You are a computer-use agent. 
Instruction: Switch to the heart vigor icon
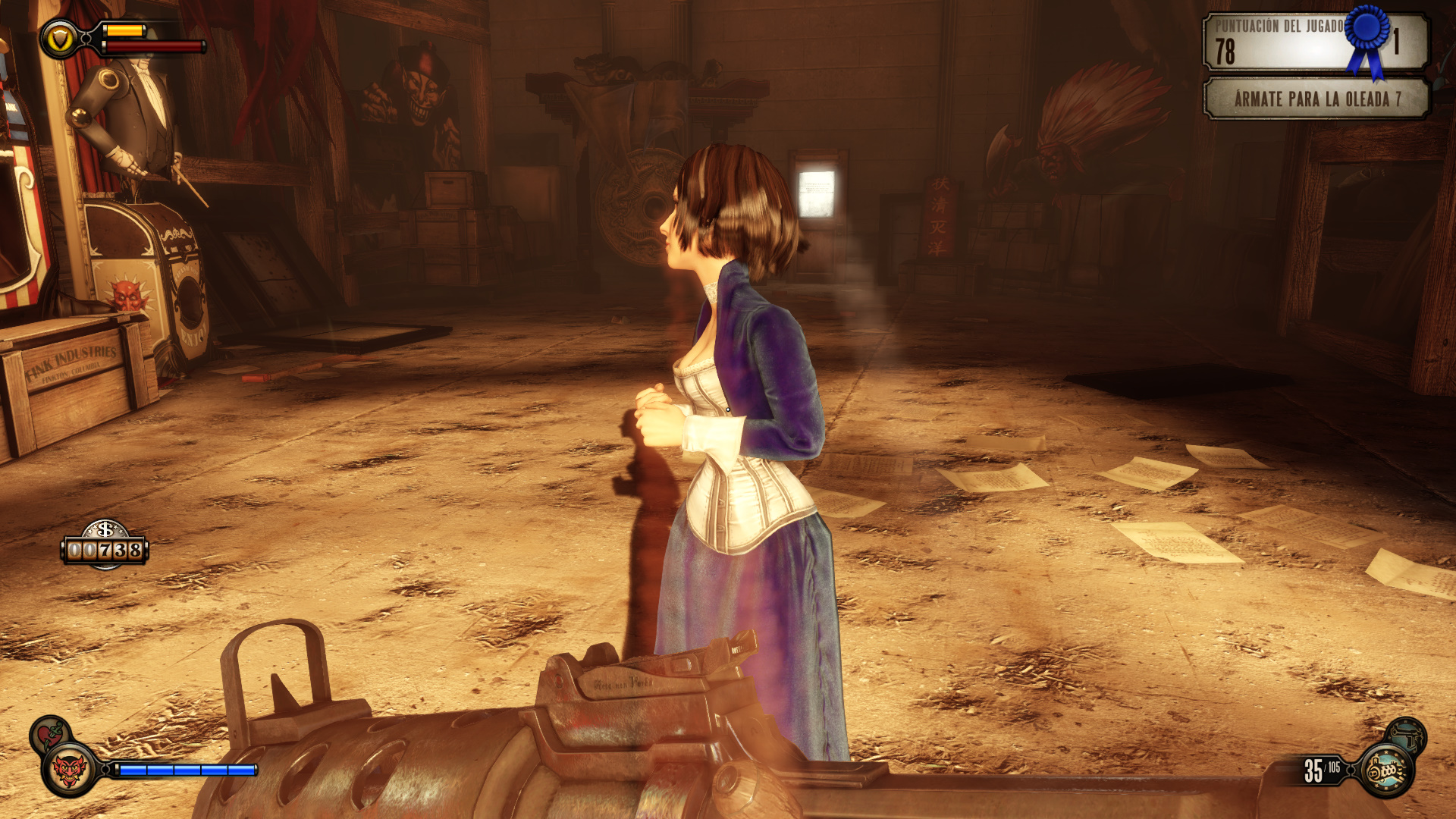(50, 734)
